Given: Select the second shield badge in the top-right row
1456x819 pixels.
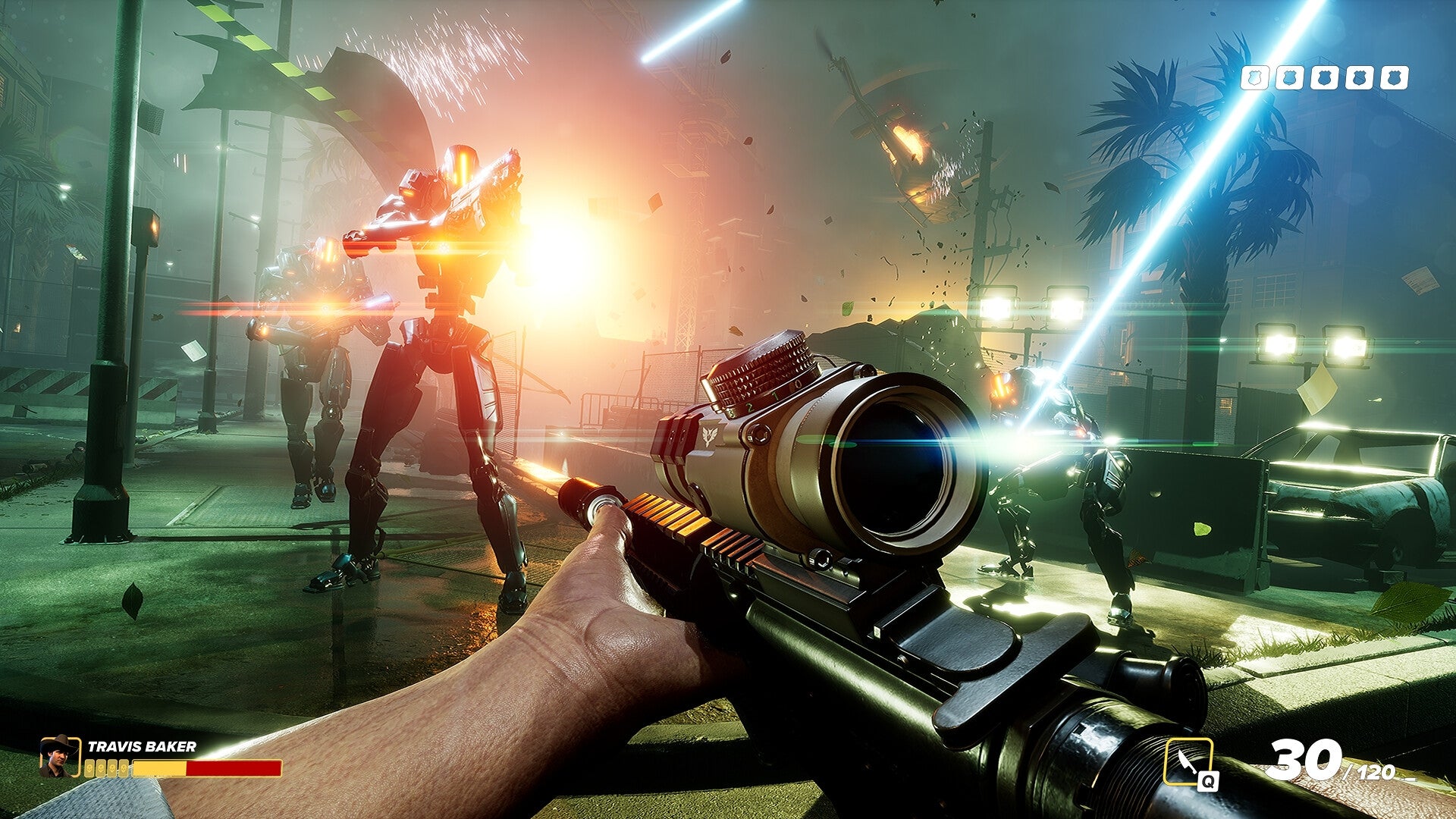Looking at the screenshot, I should click(1290, 77).
